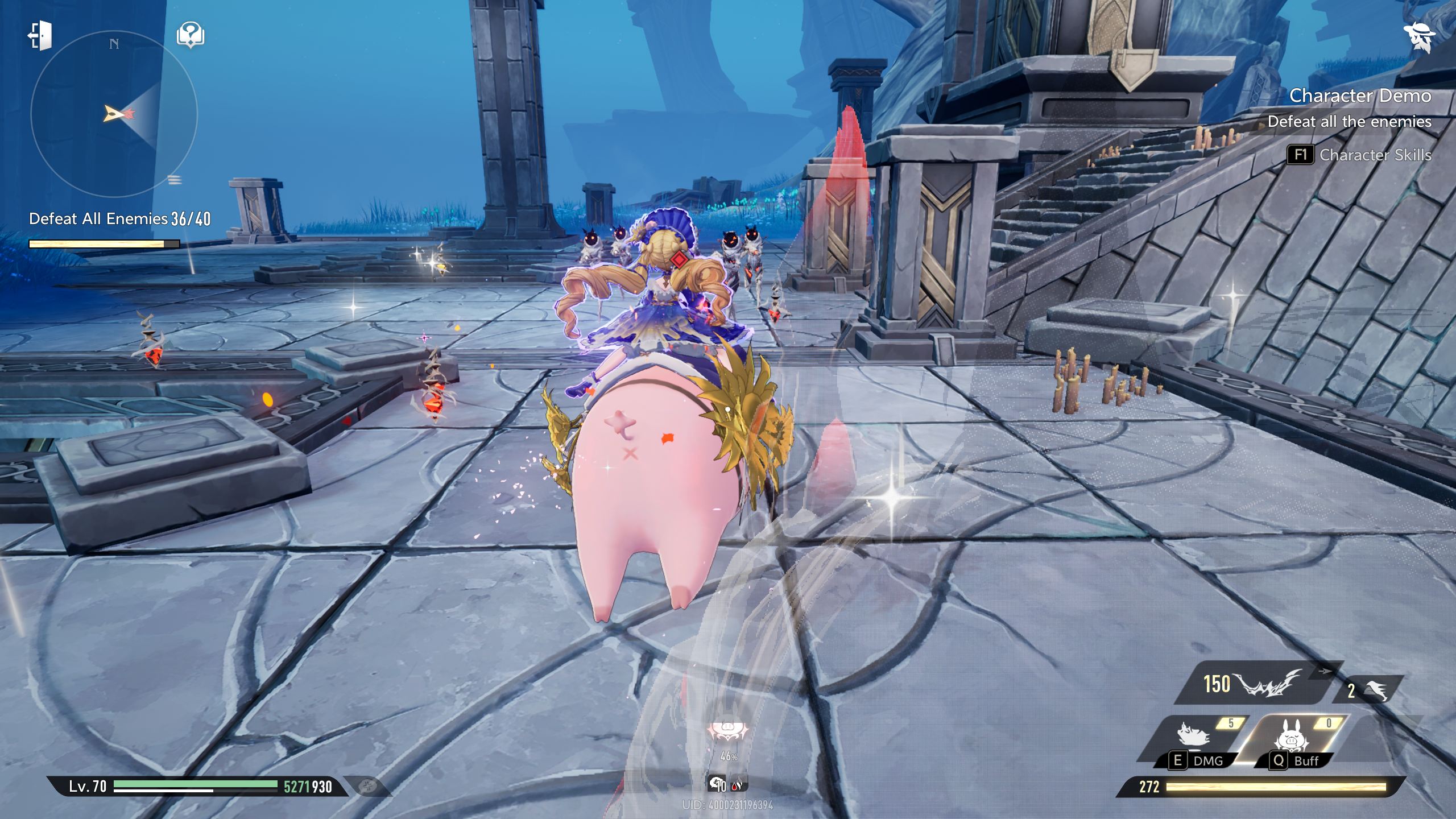Image resolution: width=1456 pixels, height=819 pixels.
Task: Open the Character Demo hat icon
Action: 1418,38
